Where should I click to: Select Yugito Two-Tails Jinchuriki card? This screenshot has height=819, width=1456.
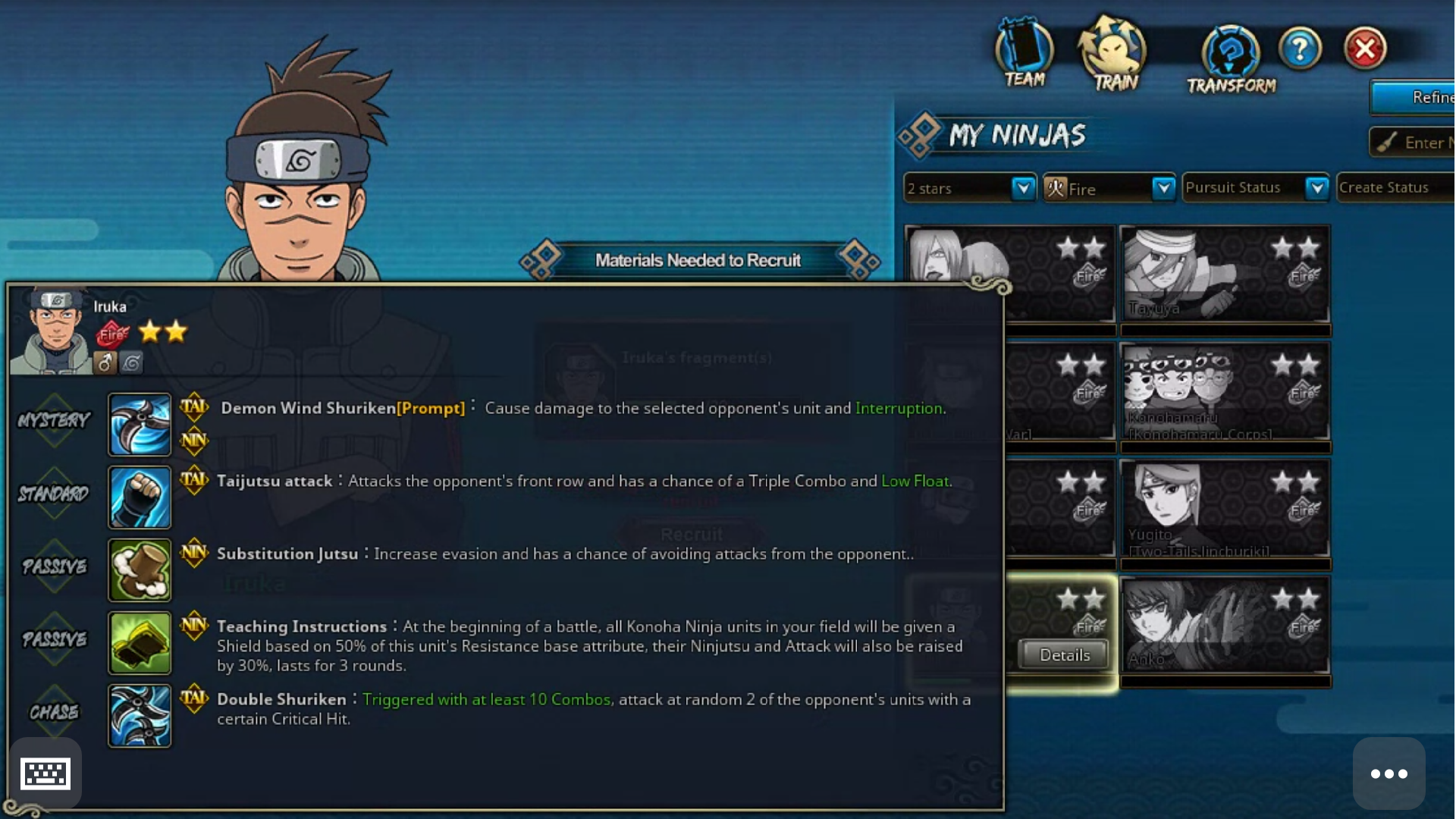1225,510
